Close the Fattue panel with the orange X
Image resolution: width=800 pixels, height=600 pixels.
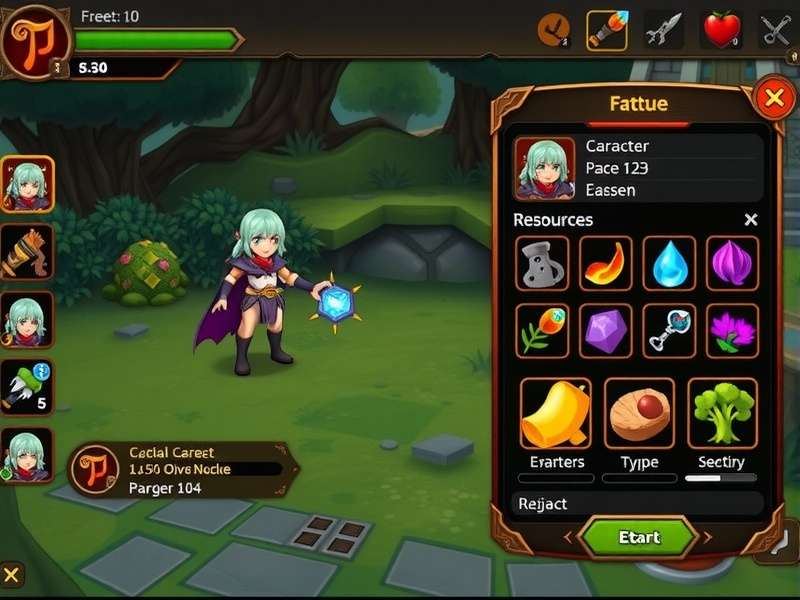(773, 98)
